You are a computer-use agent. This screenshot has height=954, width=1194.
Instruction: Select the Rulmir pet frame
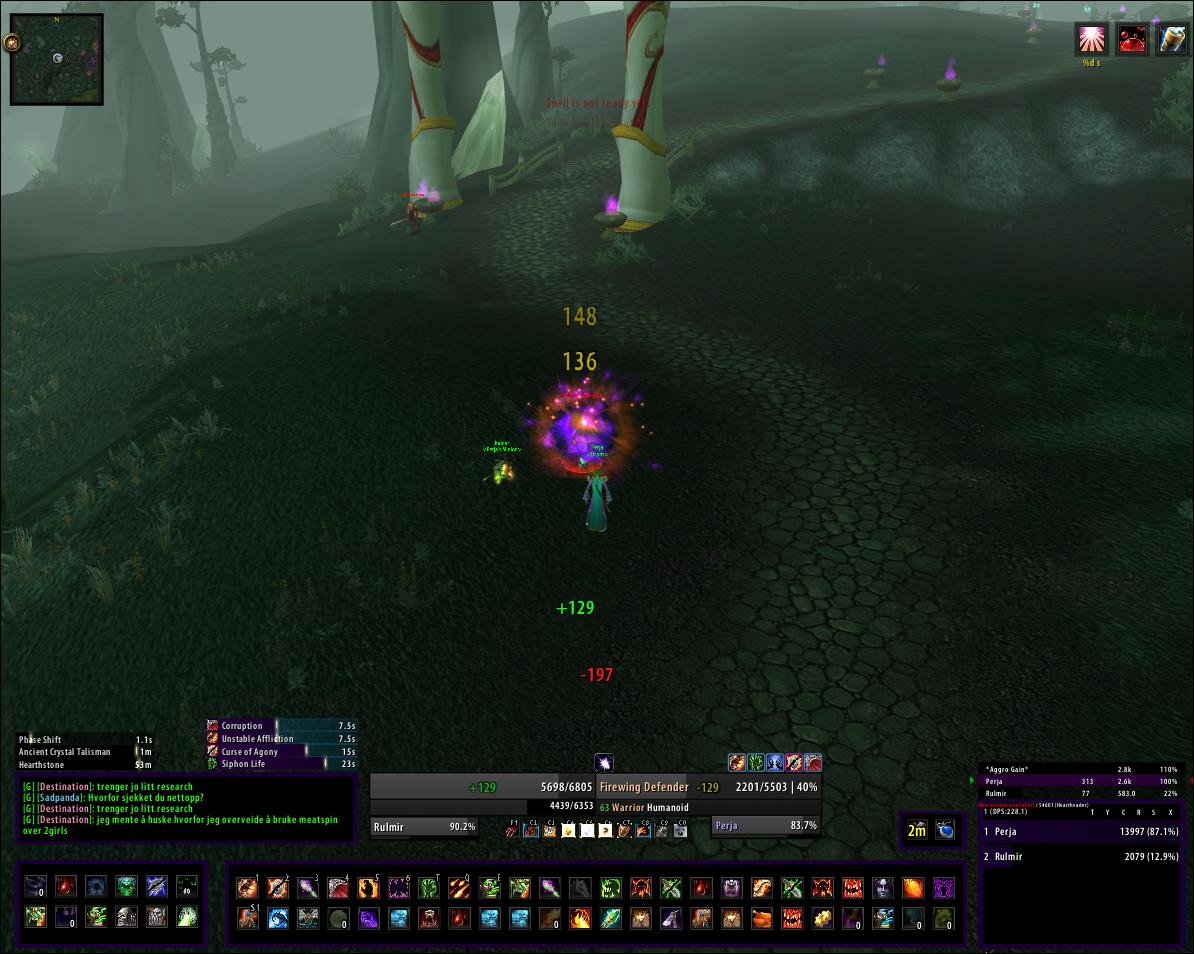click(x=424, y=826)
